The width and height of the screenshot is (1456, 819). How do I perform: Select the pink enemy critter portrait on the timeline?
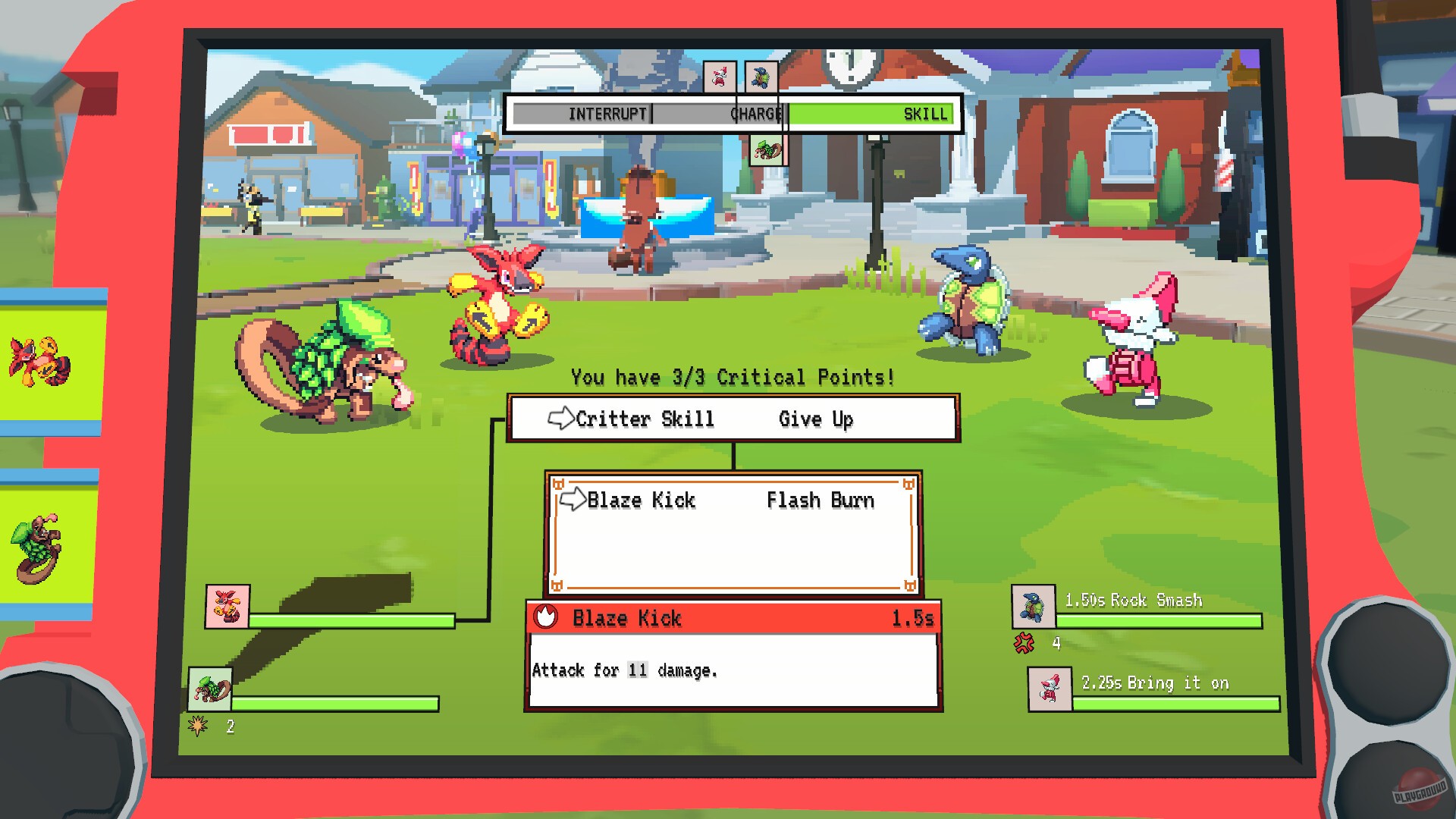click(x=719, y=75)
